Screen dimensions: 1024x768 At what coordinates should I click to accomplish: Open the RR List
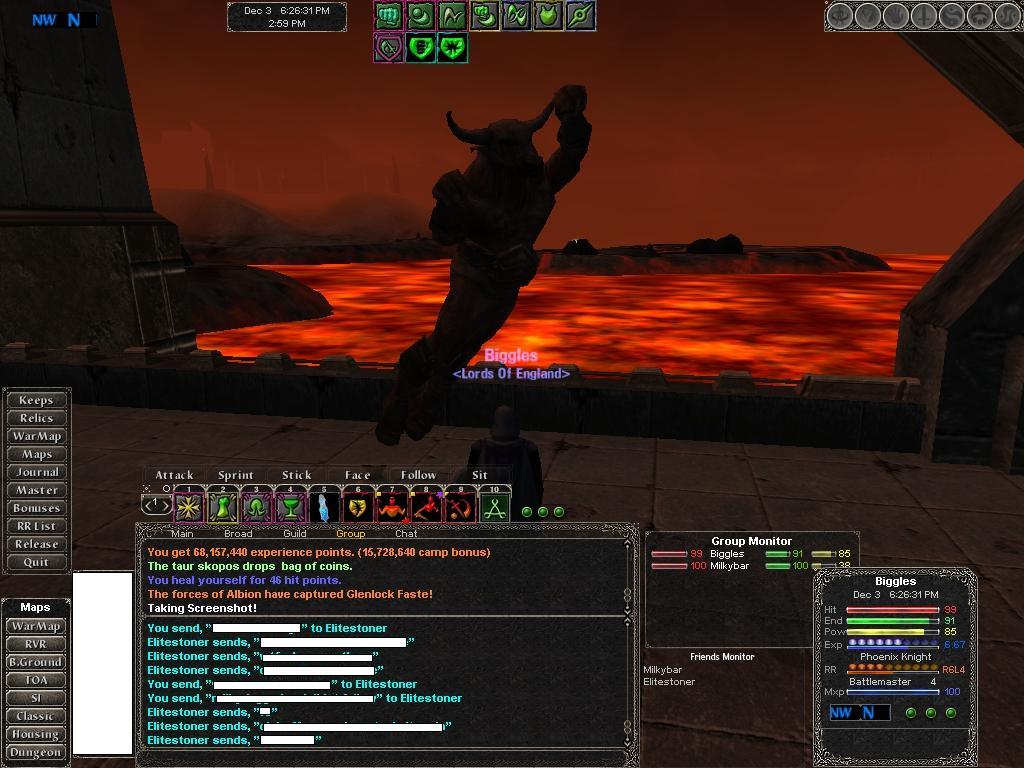[x=36, y=526]
